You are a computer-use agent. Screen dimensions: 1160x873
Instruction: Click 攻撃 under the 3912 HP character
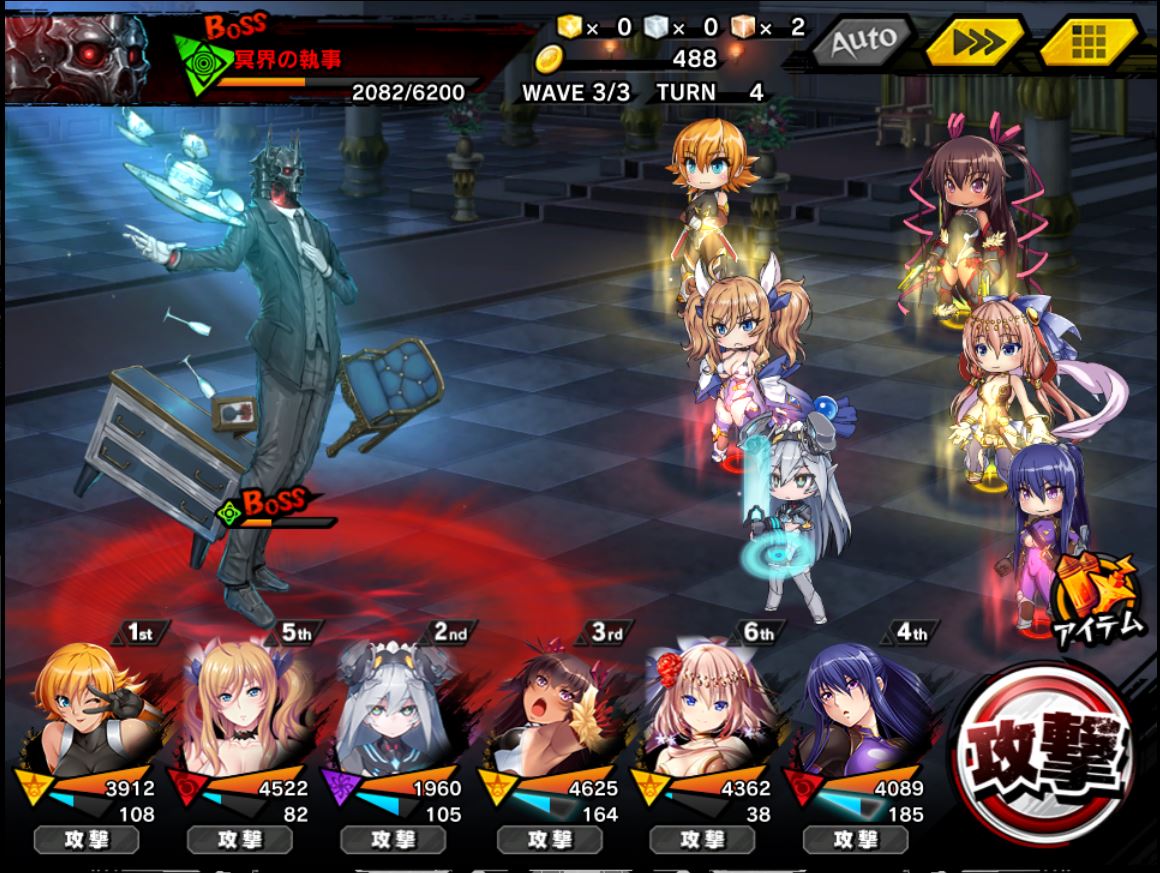pyautogui.click(x=85, y=840)
